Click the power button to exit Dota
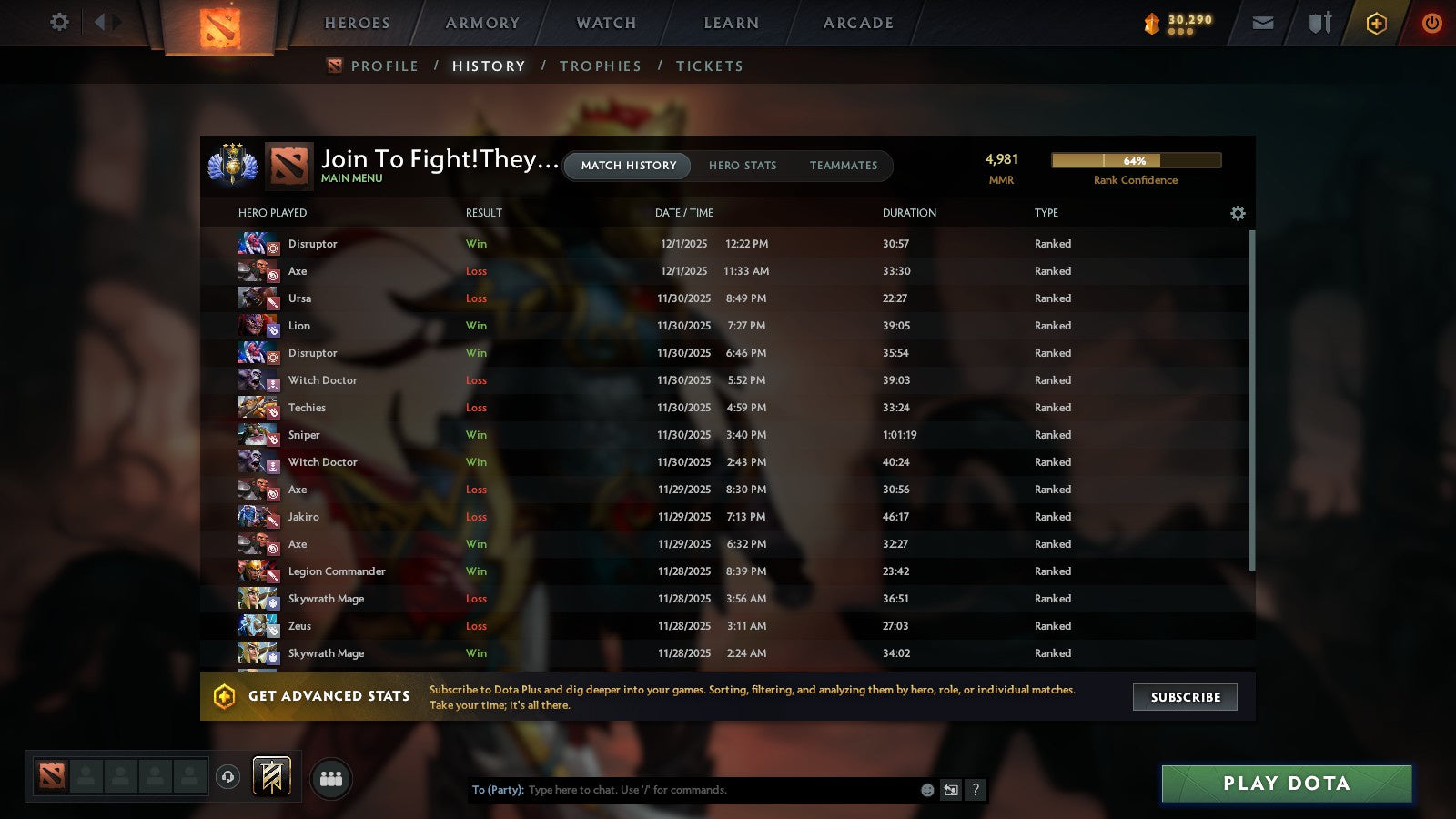1456x819 pixels. click(x=1431, y=23)
